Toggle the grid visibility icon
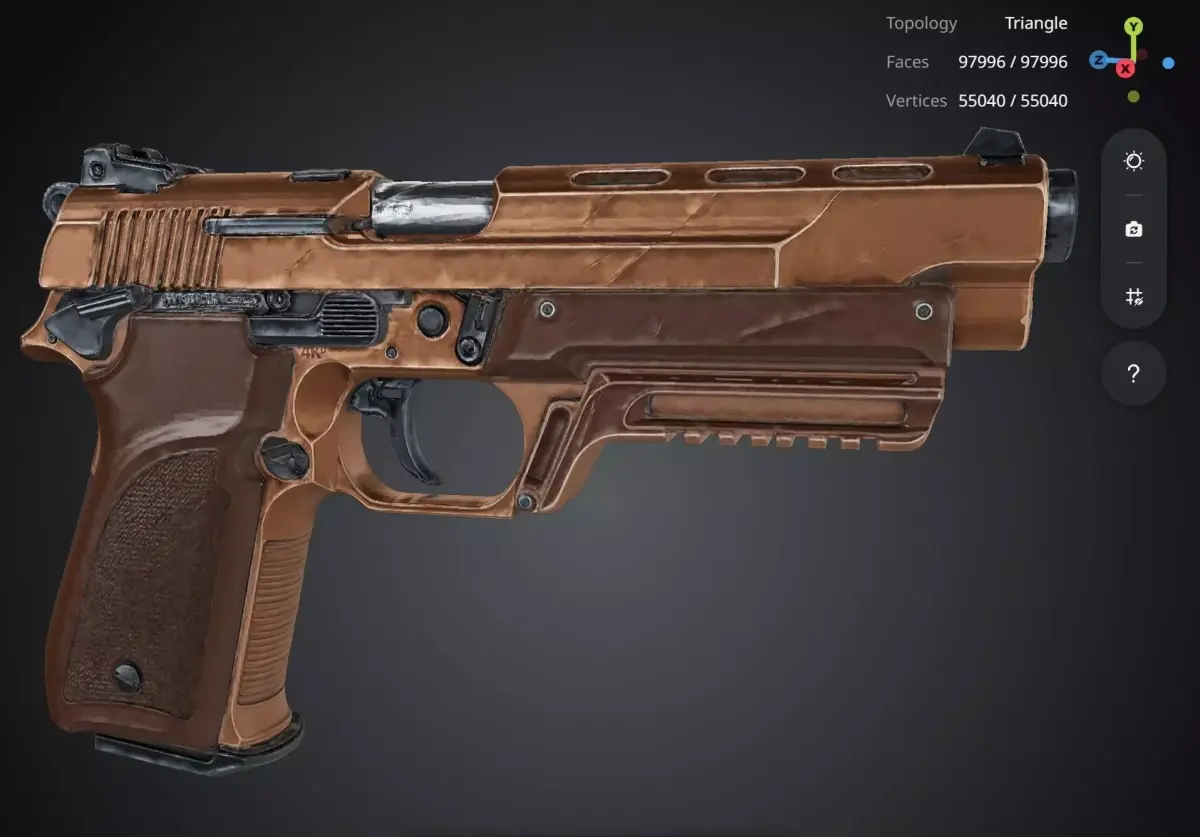 [1133, 296]
